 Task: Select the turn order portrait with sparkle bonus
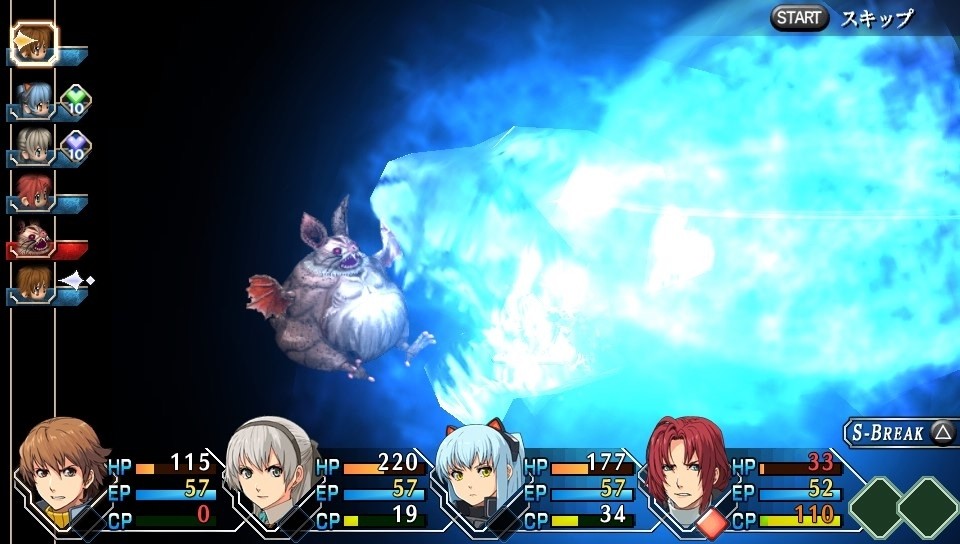[x=32, y=284]
